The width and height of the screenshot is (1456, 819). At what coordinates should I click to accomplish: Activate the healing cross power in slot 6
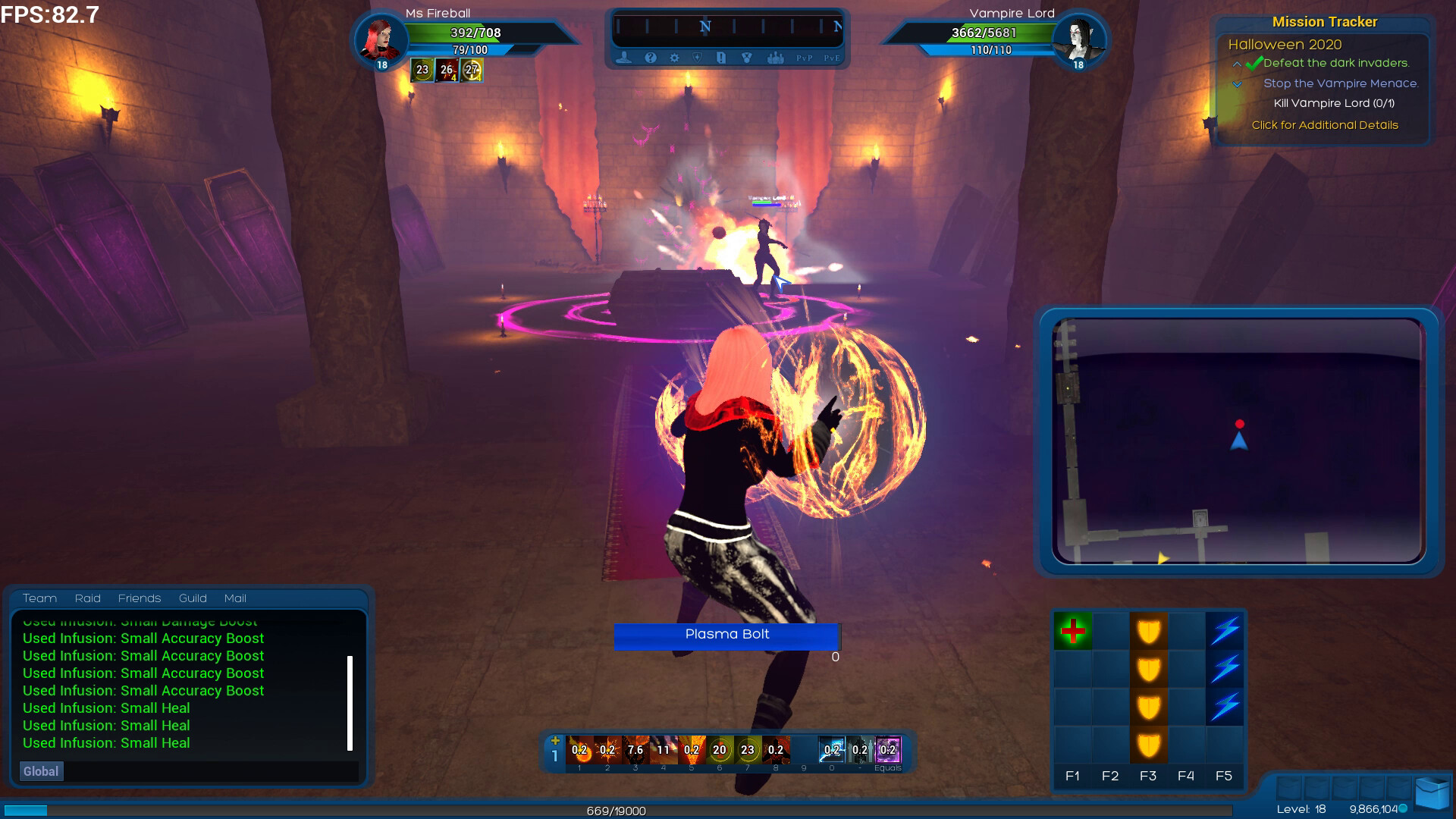[x=718, y=751]
